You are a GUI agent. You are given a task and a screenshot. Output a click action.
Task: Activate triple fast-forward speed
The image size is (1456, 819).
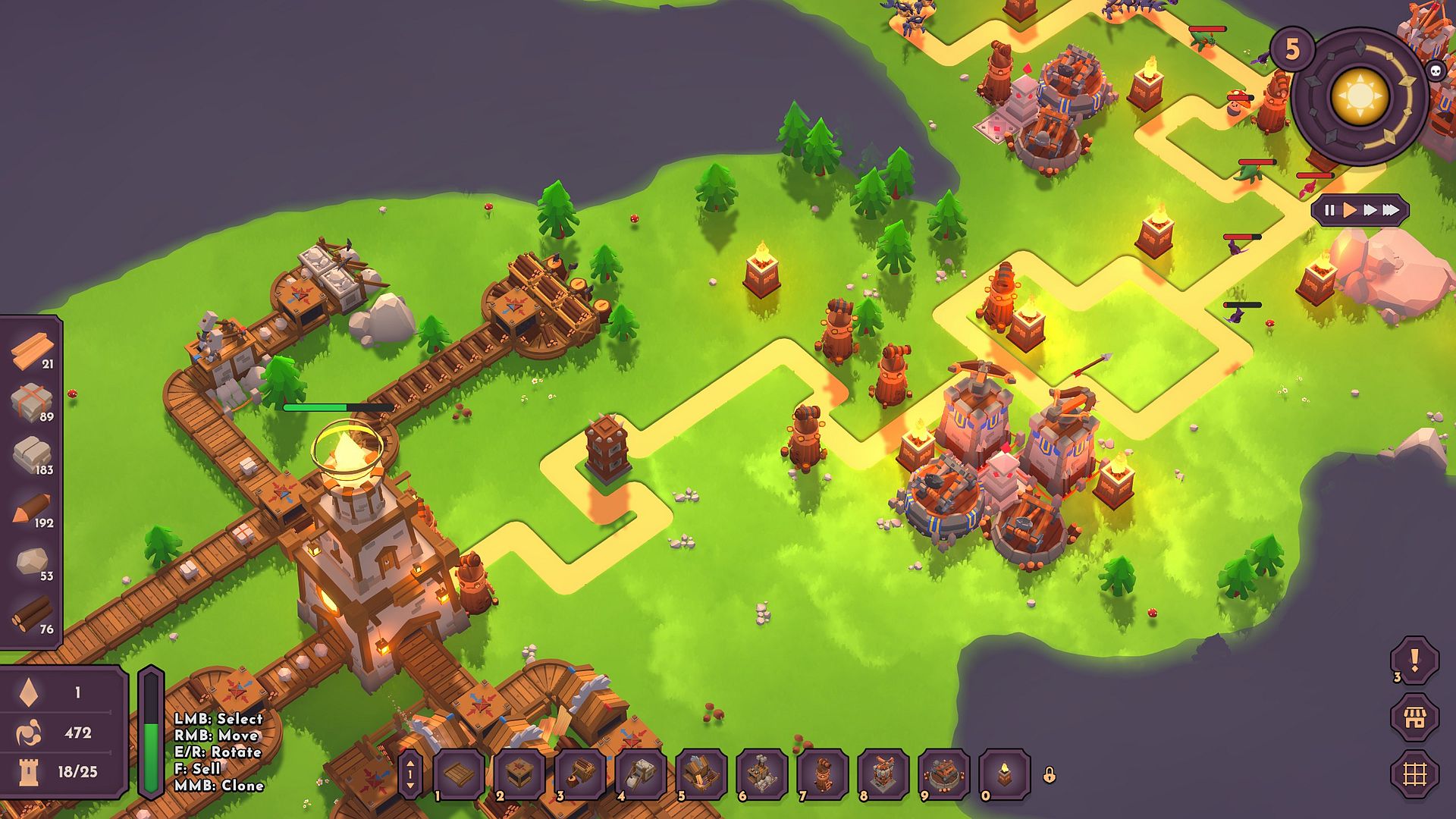pyautogui.click(x=1391, y=211)
